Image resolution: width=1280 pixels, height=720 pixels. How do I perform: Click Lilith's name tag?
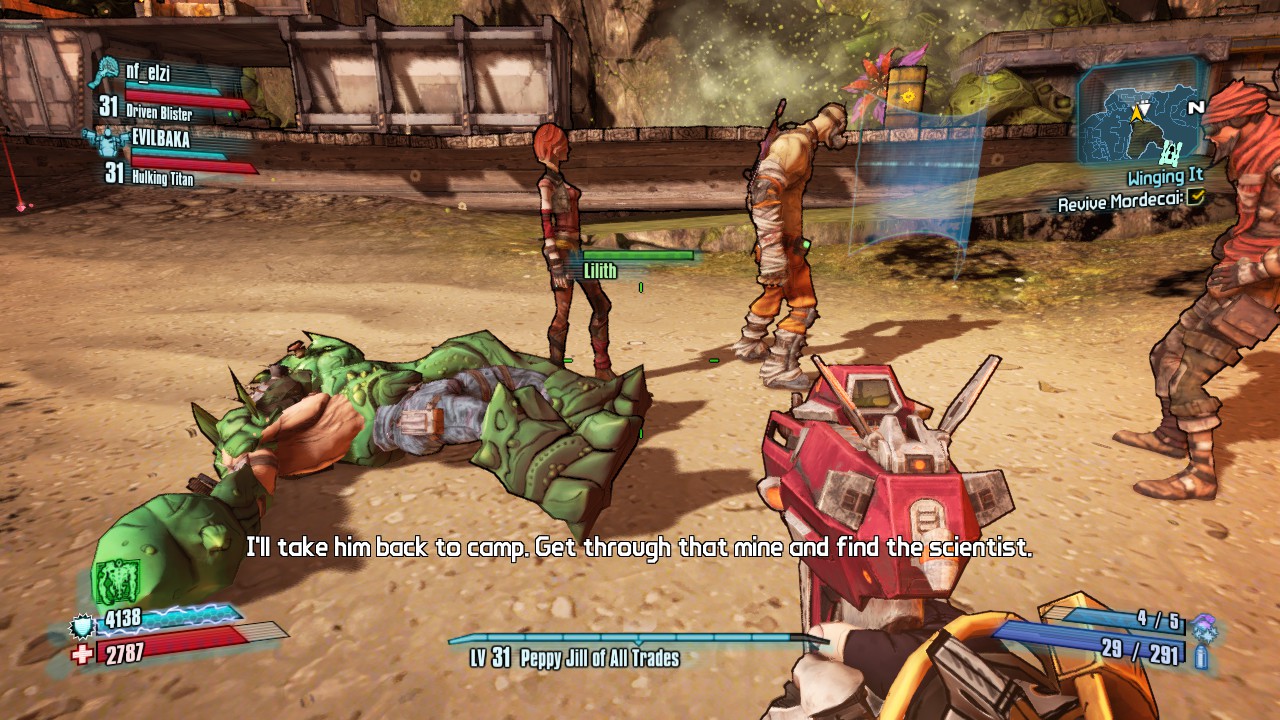[600, 271]
